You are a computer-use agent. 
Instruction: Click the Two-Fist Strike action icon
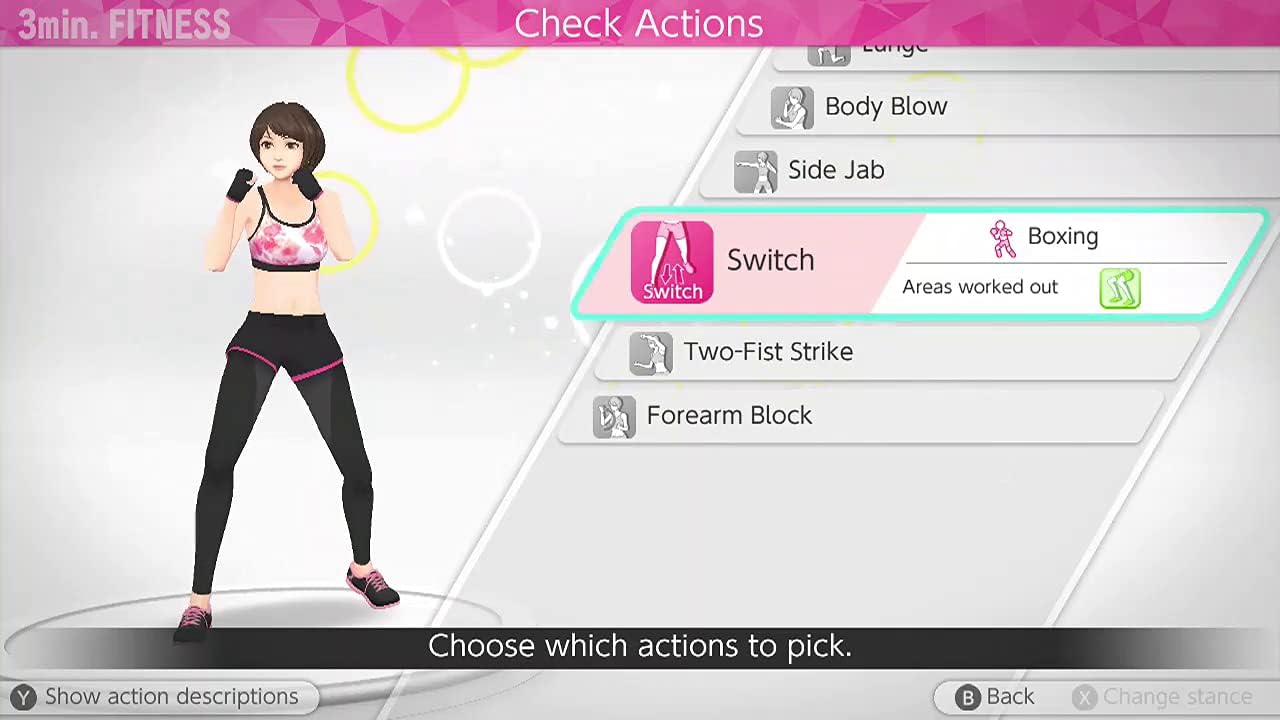point(653,353)
